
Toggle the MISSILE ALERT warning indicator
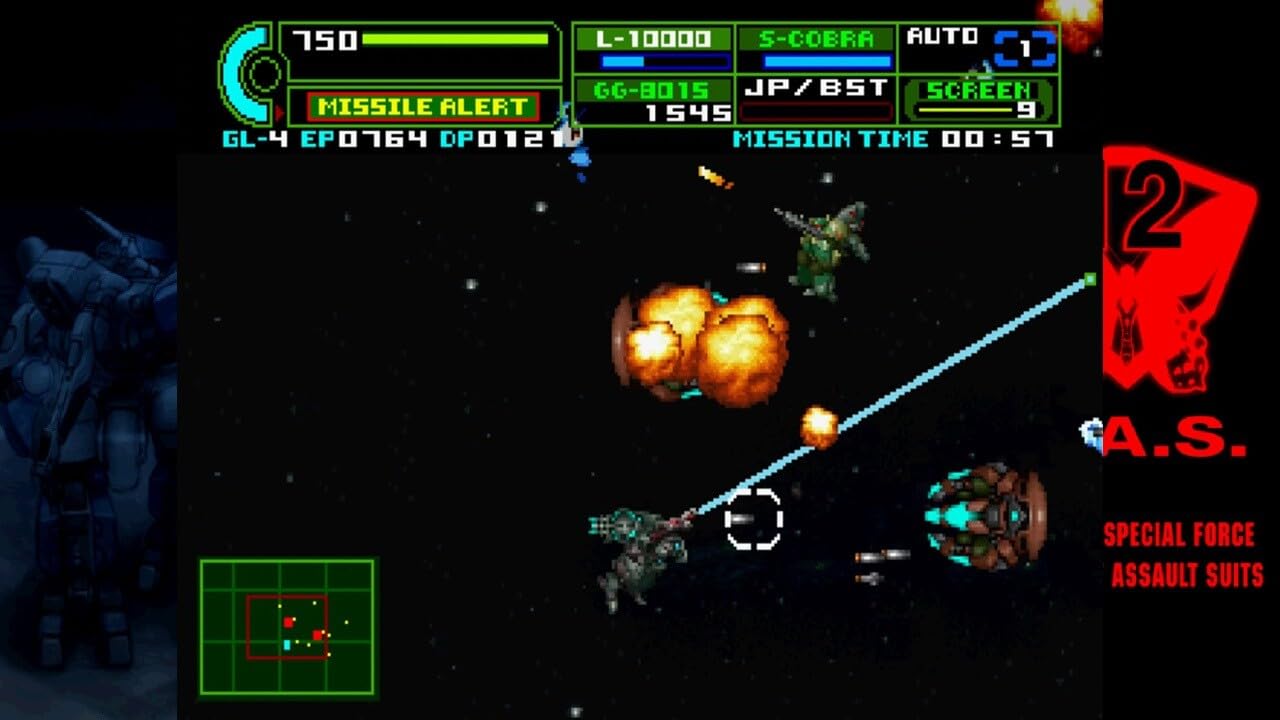(420, 103)
